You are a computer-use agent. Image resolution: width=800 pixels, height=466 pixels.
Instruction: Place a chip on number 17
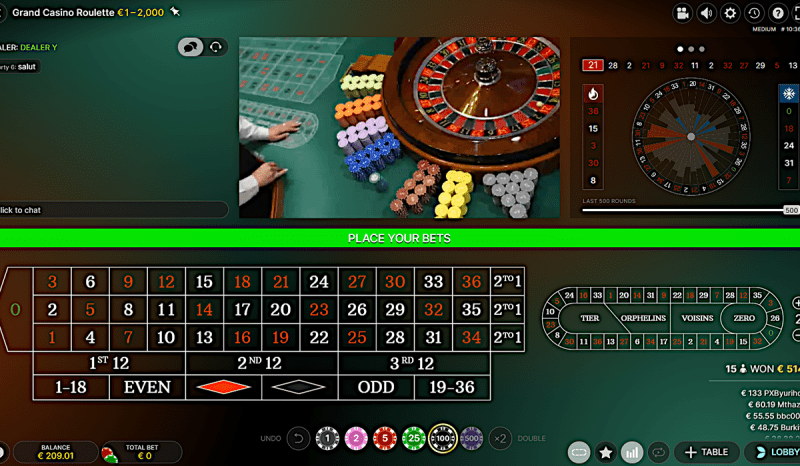(x=242, y=310)
